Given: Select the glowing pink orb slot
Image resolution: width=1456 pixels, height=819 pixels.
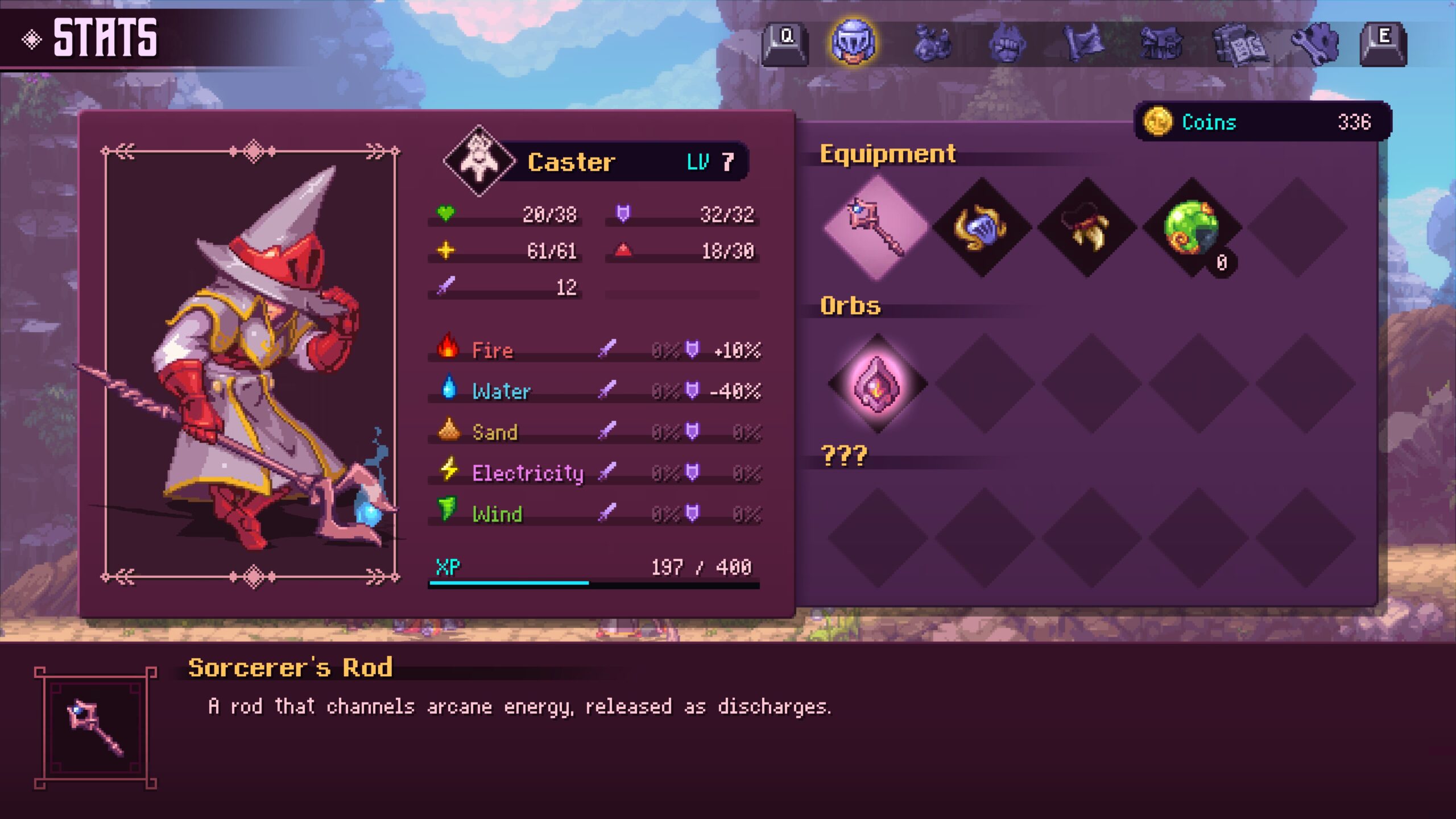Looking at the screenshot, I should (x=877, y=383).
